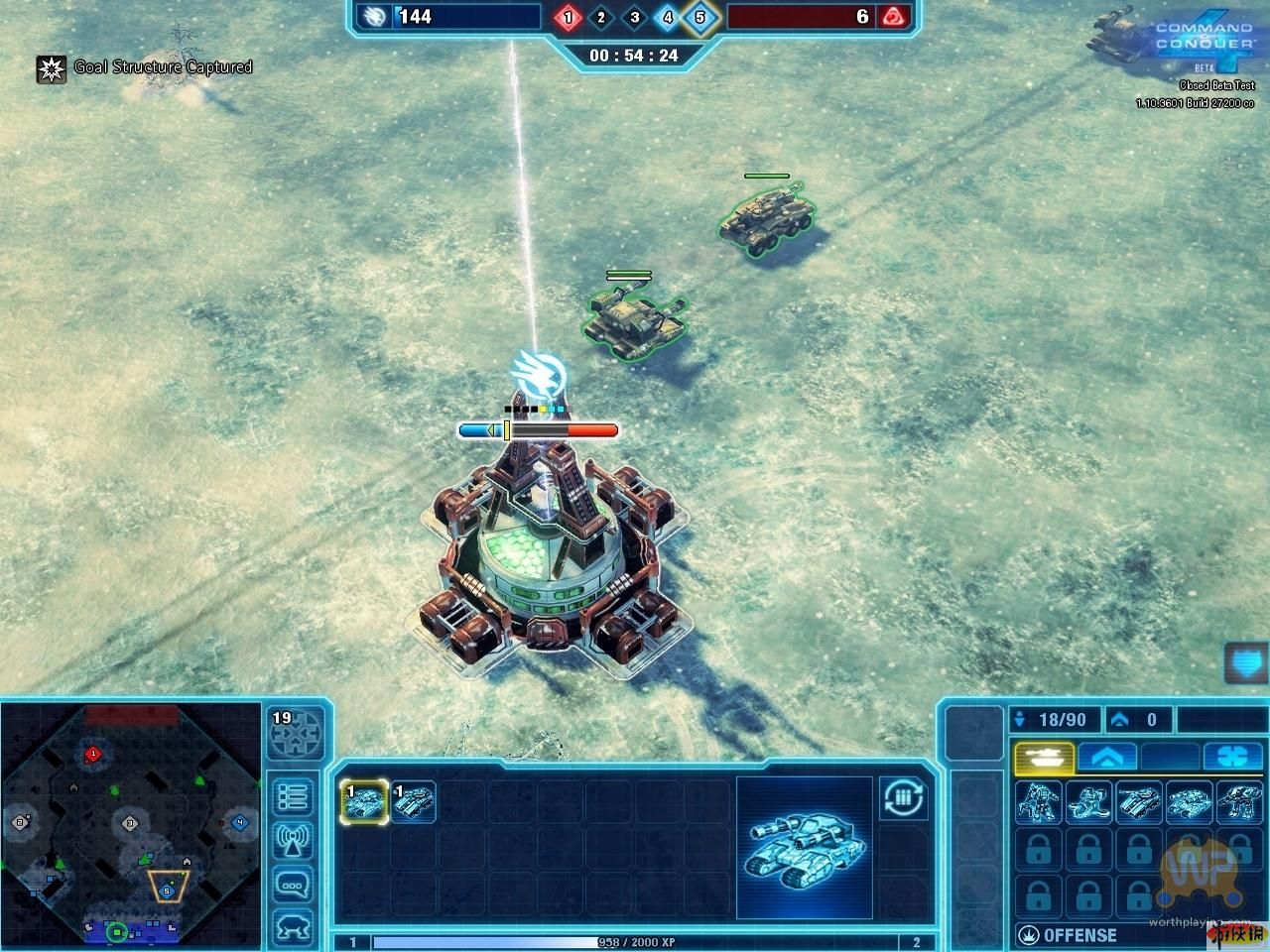
Task: Open the chevron upgrades tab
Action: pyautogui.click(x=1107, y=759)
